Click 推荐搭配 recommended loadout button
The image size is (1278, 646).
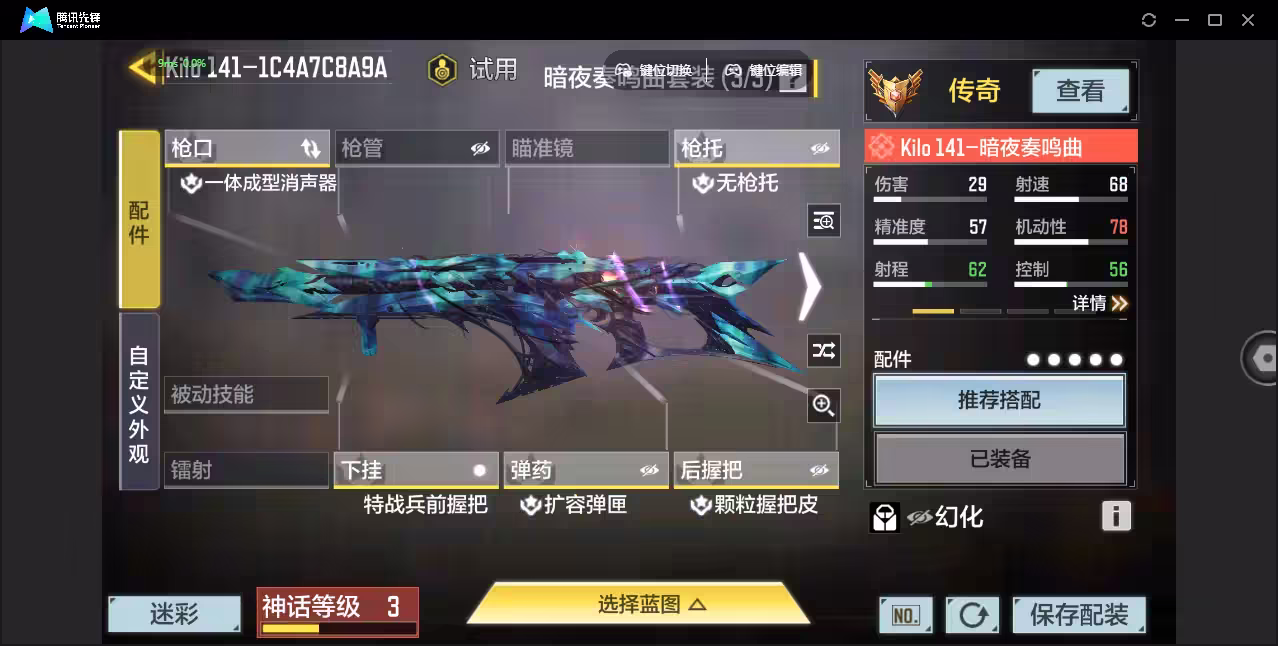[1000, 401]
